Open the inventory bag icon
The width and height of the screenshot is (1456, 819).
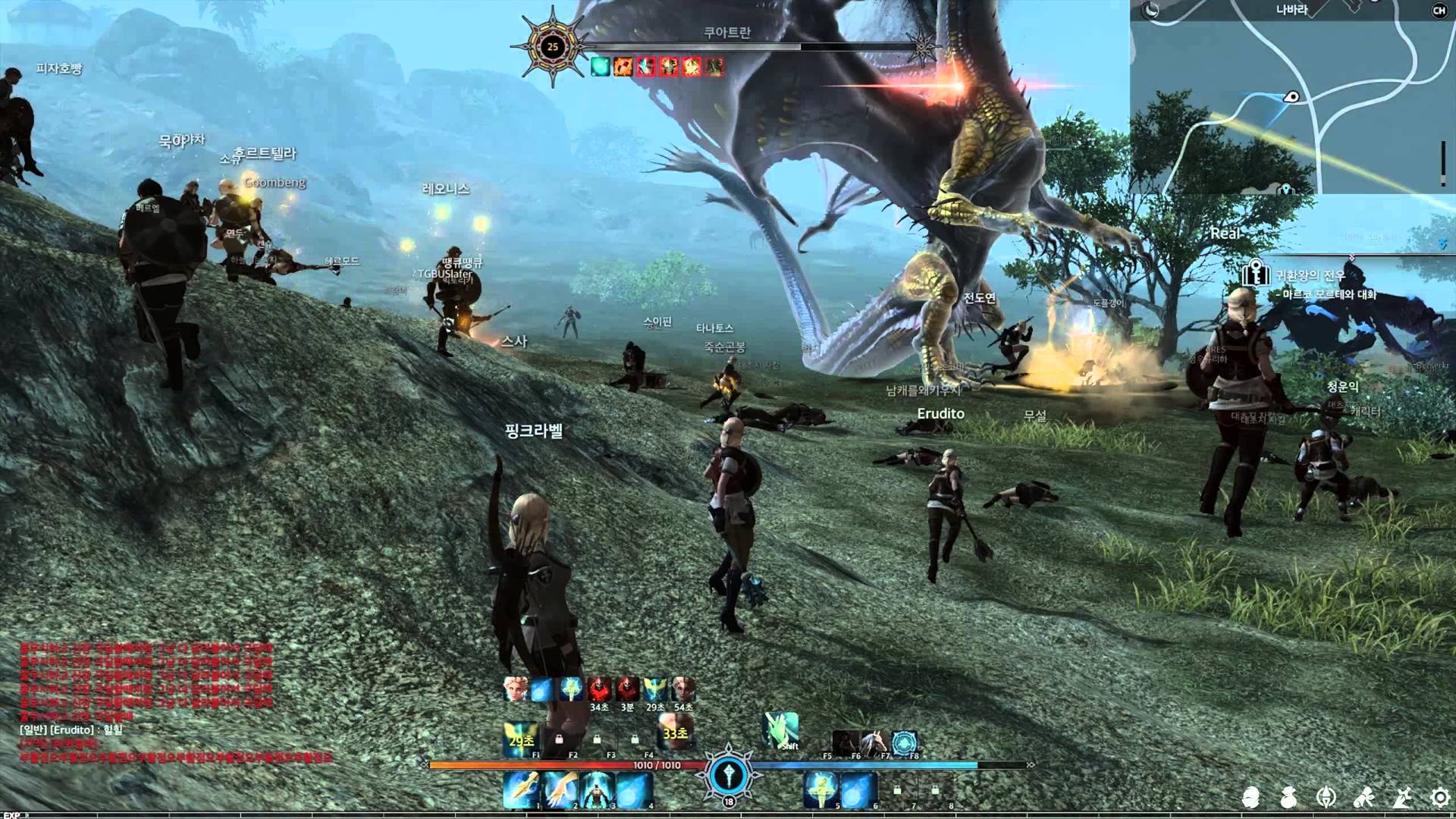(1288, 797)
